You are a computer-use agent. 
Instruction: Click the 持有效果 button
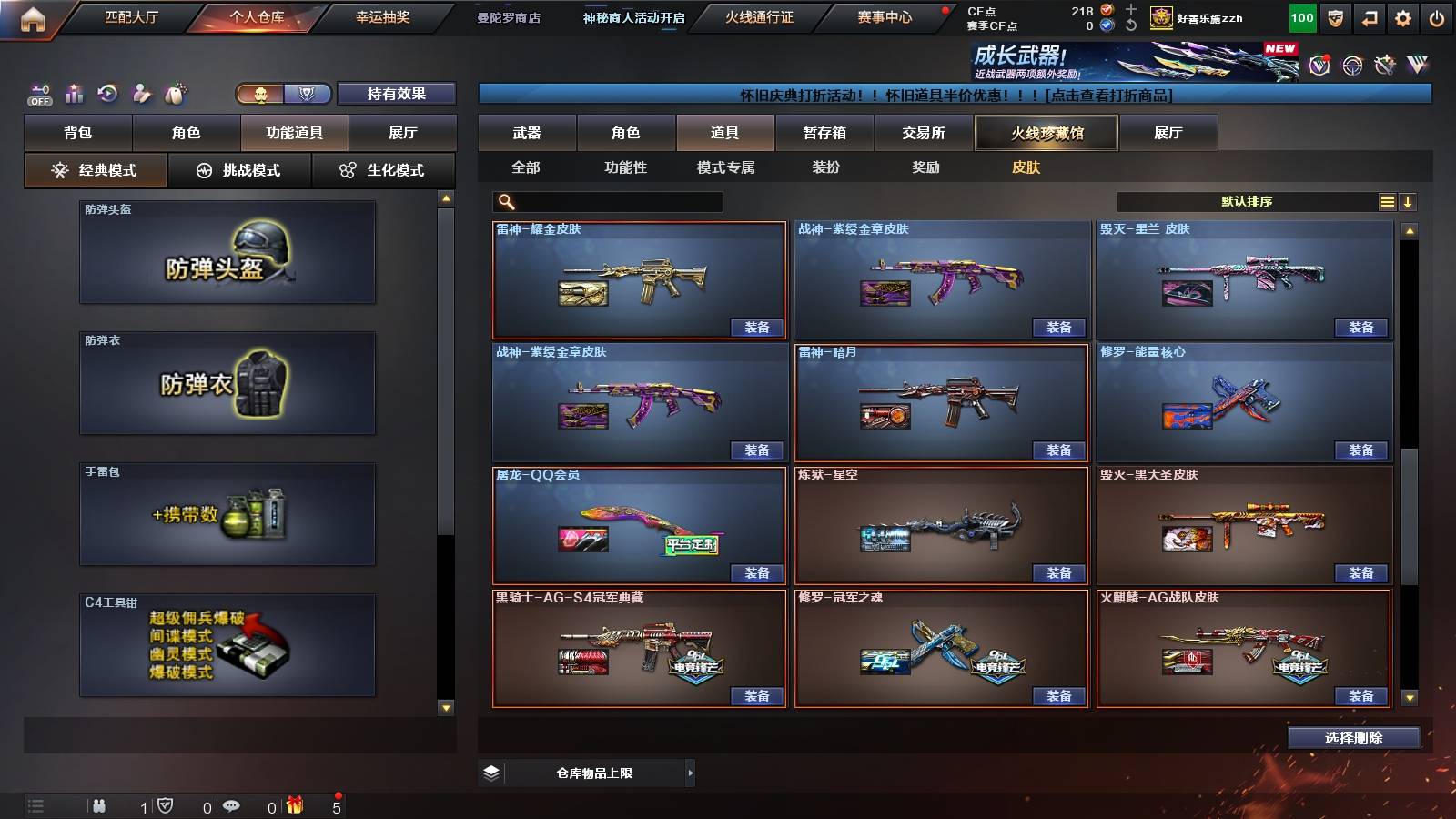click(x=397, y=93)
